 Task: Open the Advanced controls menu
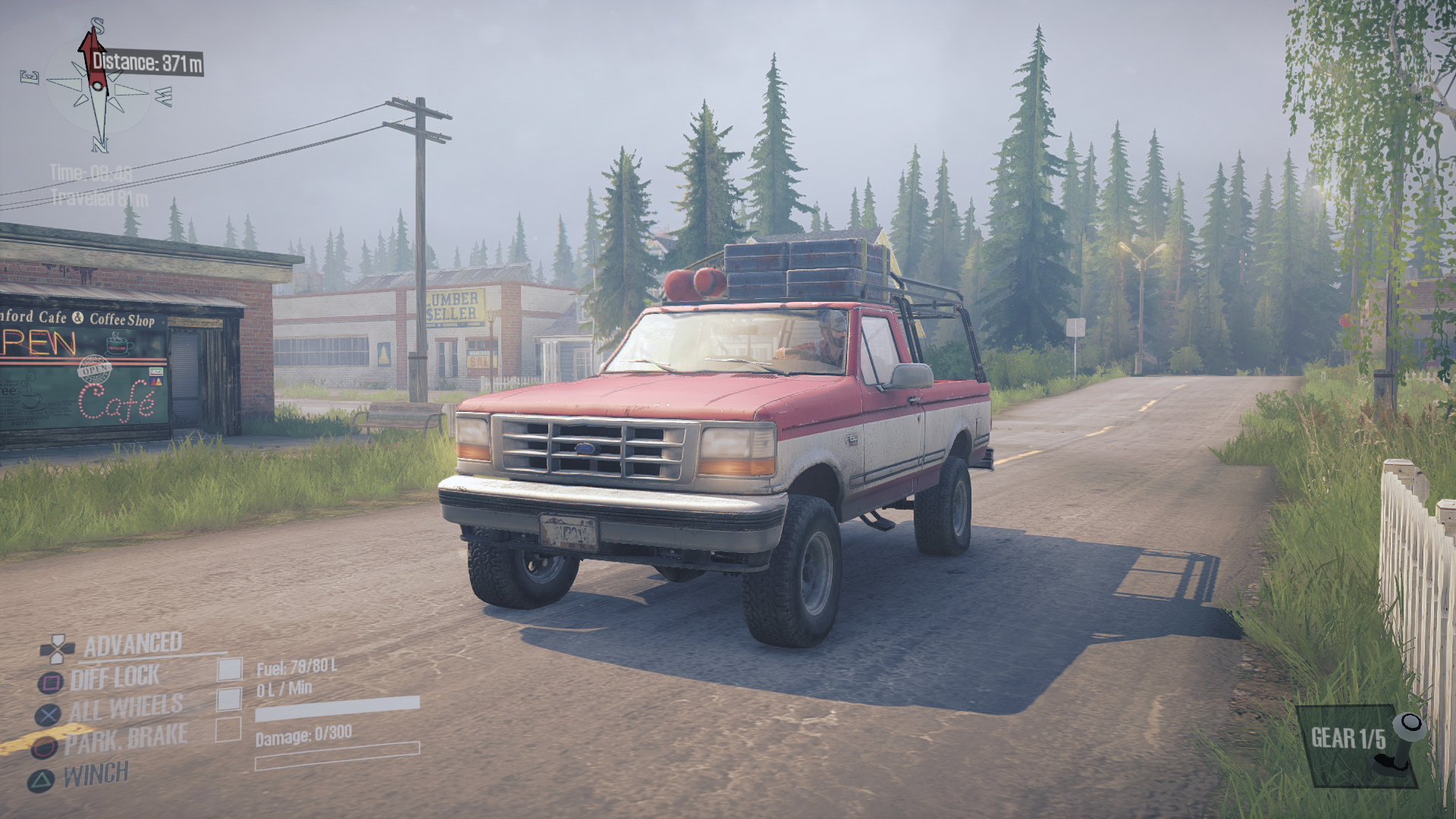tap(132, 645)
